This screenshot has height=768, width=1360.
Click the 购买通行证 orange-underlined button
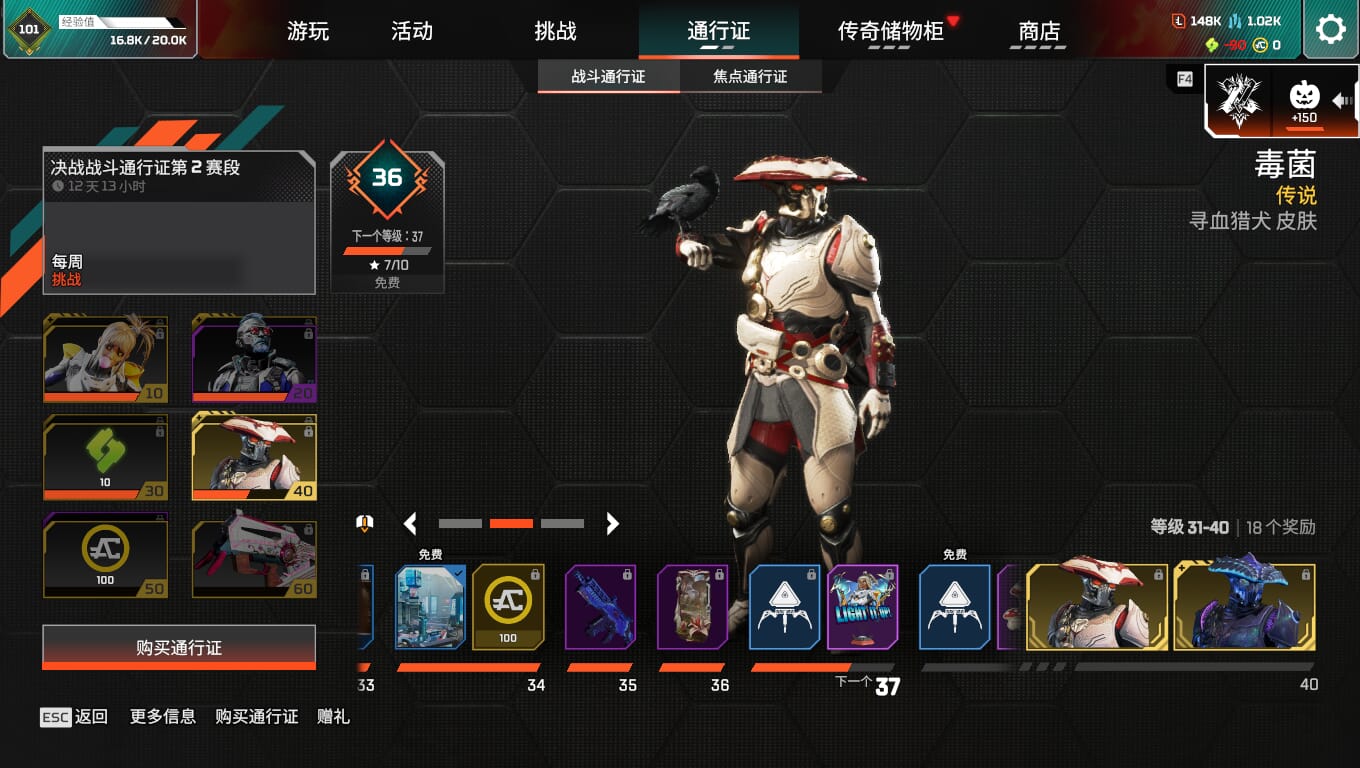[179, 648]
